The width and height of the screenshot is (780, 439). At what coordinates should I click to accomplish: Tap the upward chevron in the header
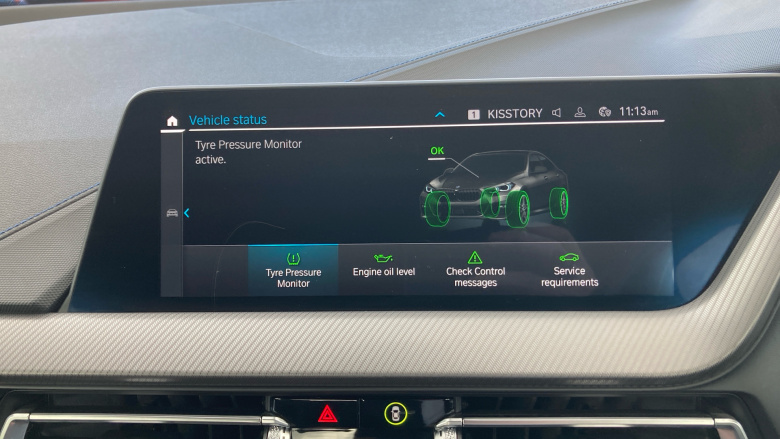click(x=440, y=115)
